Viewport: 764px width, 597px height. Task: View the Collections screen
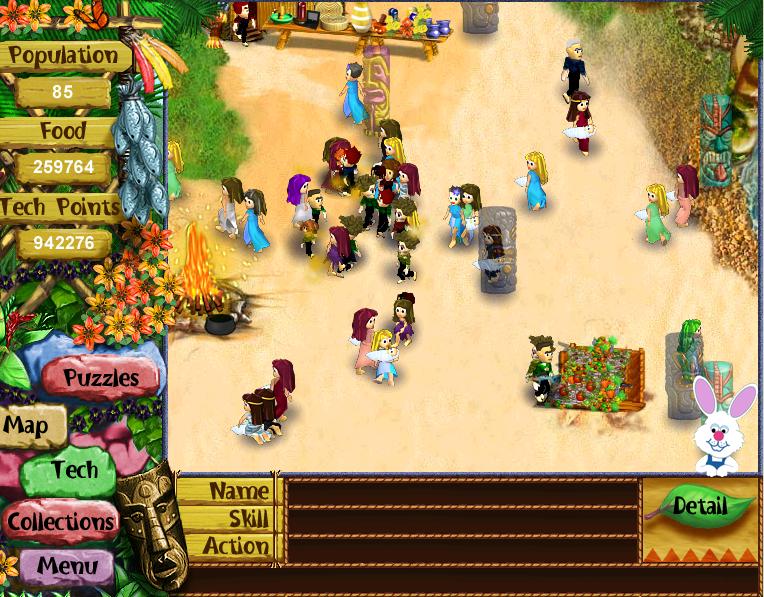coord(61,521)
